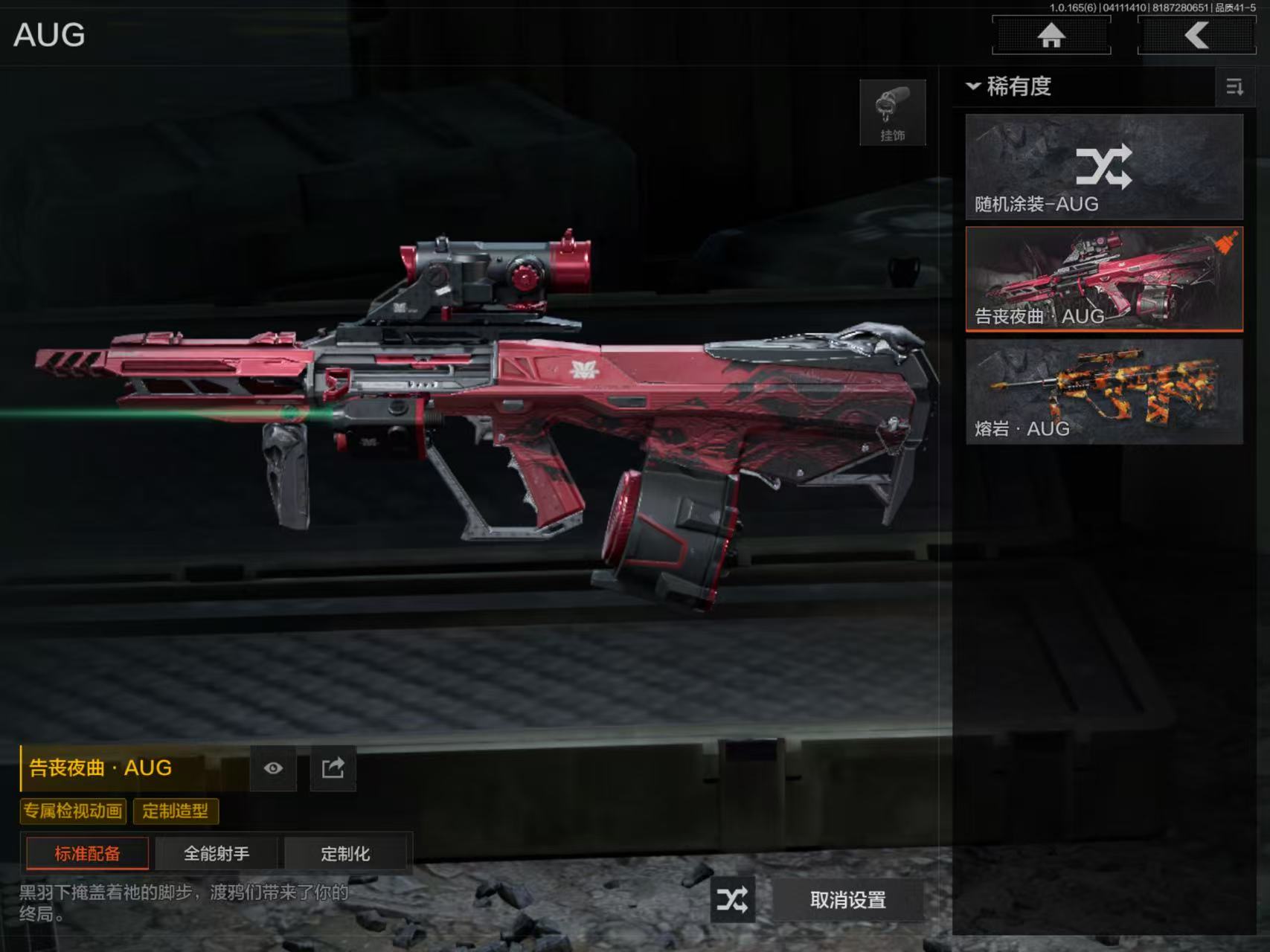Toggle the sort order icon

(1234, 87)
